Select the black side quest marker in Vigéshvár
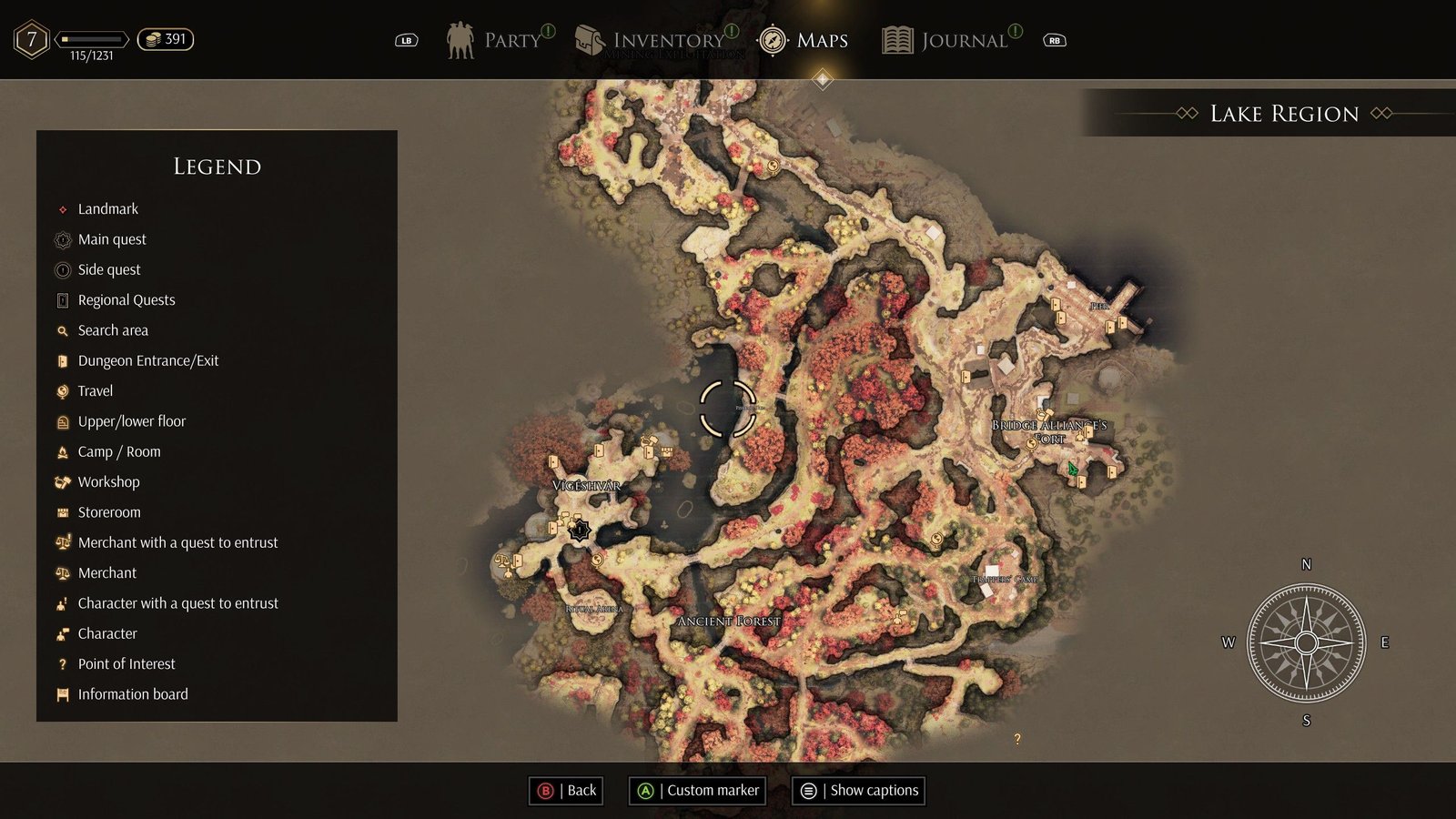 coord(580,530)
